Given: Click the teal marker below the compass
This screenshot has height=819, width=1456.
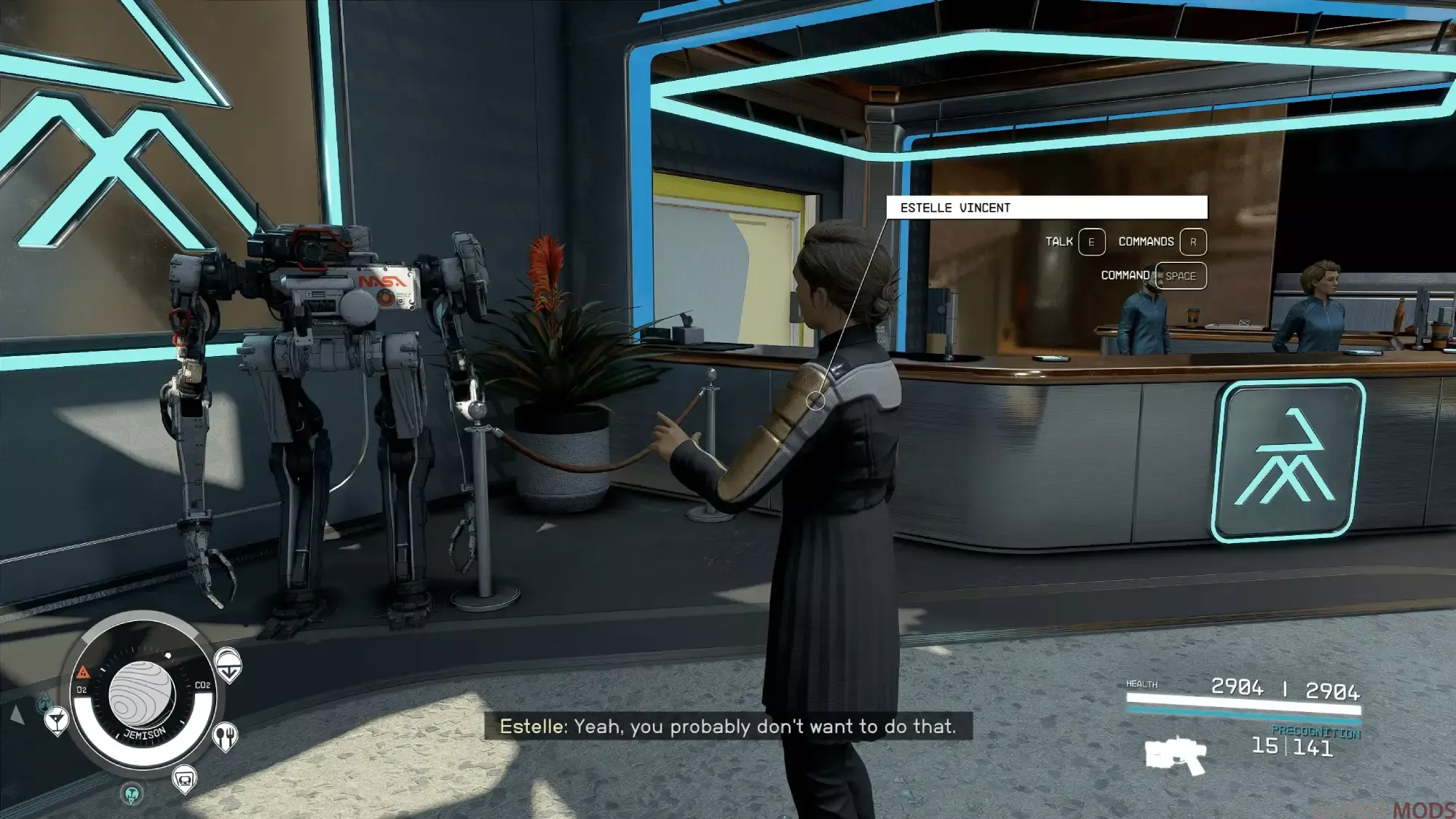Looking at the screenshot, I should [x=132, y=794].
